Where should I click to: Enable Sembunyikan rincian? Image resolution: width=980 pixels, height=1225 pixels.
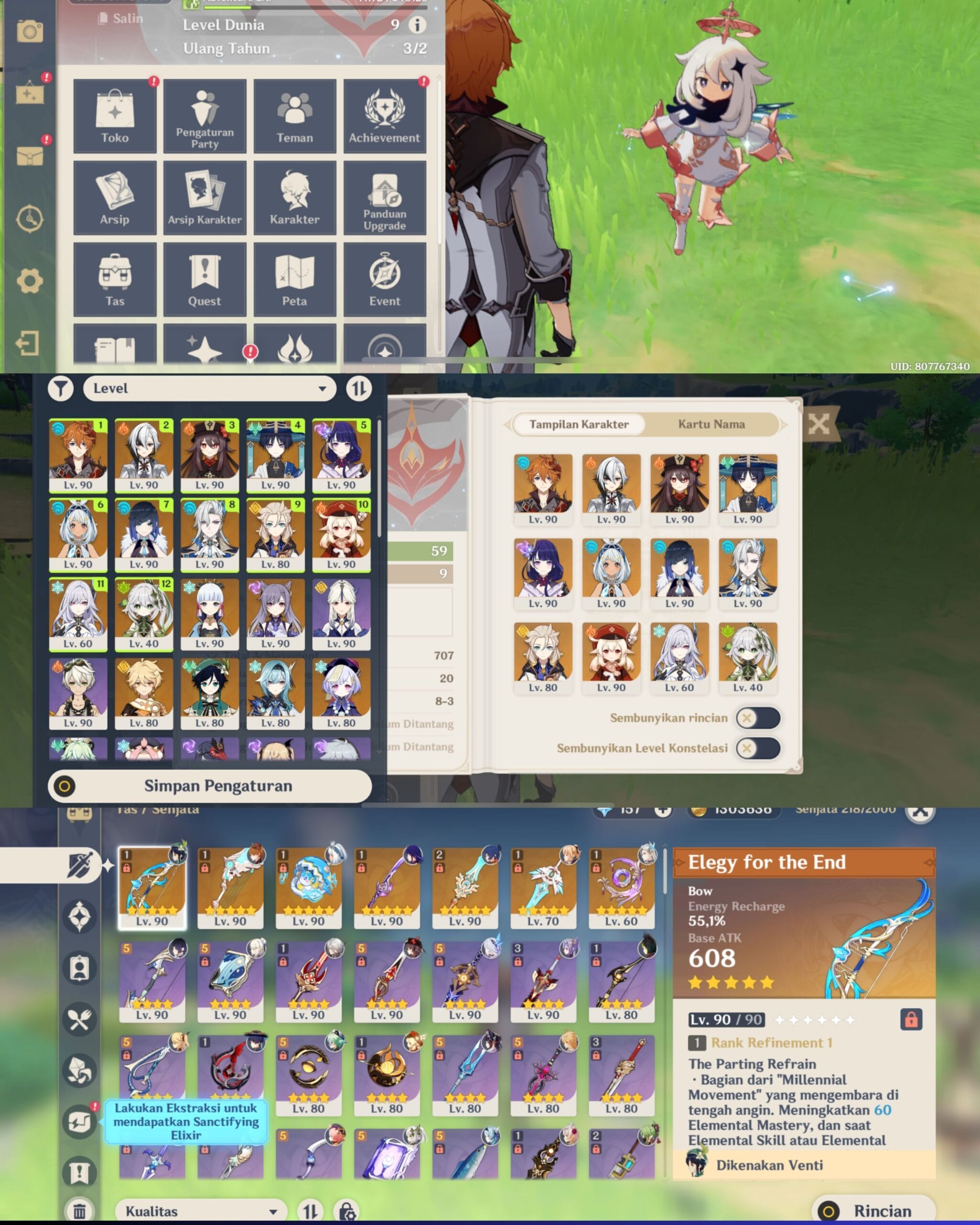point(757,718)
